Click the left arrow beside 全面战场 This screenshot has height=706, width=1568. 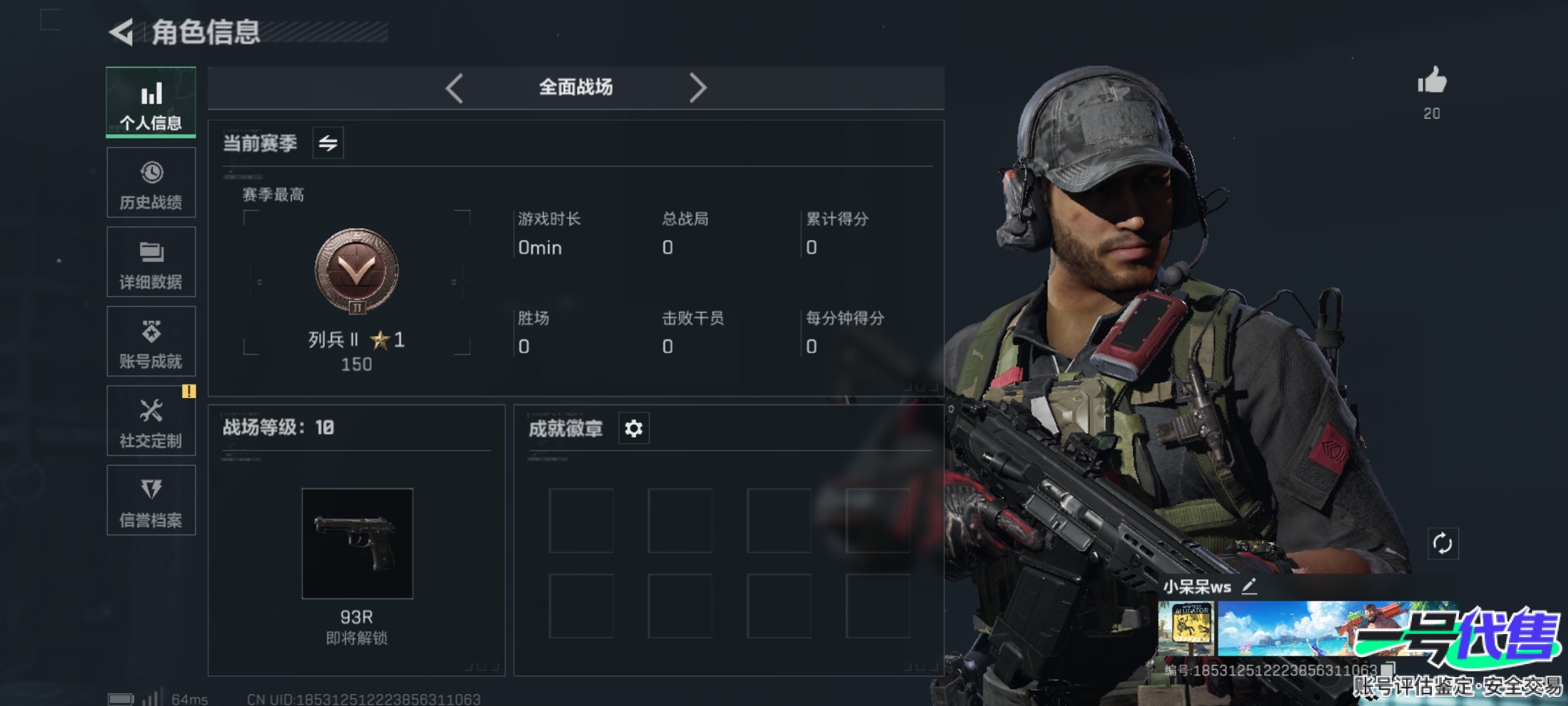coord(455,88)
